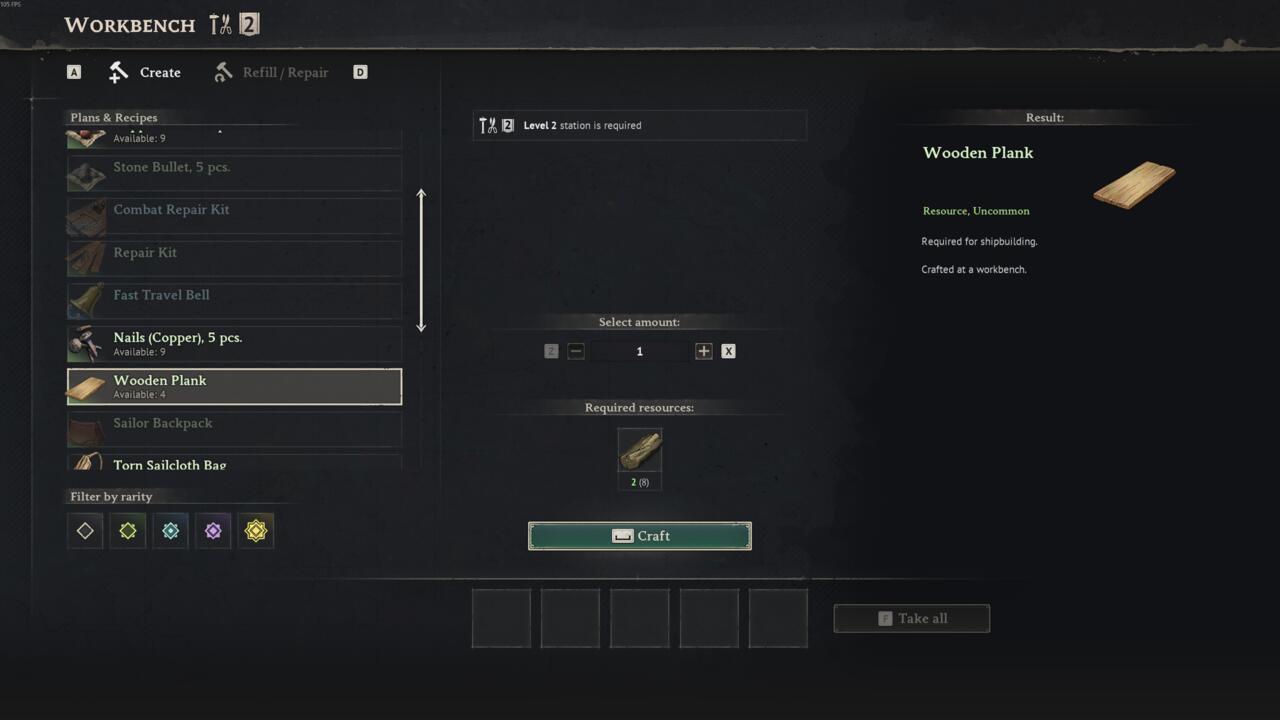Filter recipes by white common rarity

click(x=85, y=531)
